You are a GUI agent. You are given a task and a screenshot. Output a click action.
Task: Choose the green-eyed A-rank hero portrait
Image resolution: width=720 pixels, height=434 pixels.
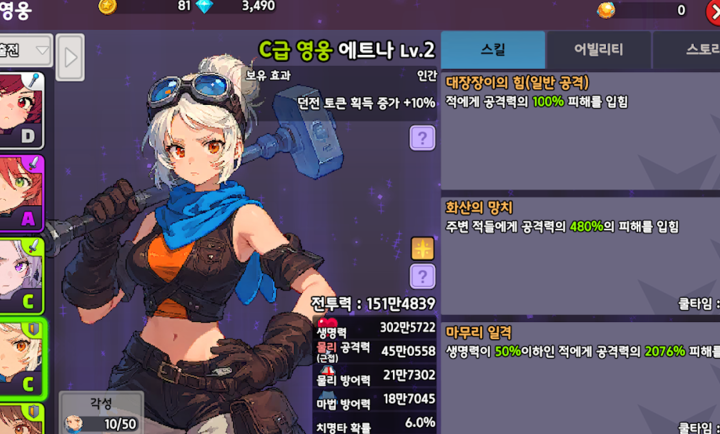click(22, 190)
